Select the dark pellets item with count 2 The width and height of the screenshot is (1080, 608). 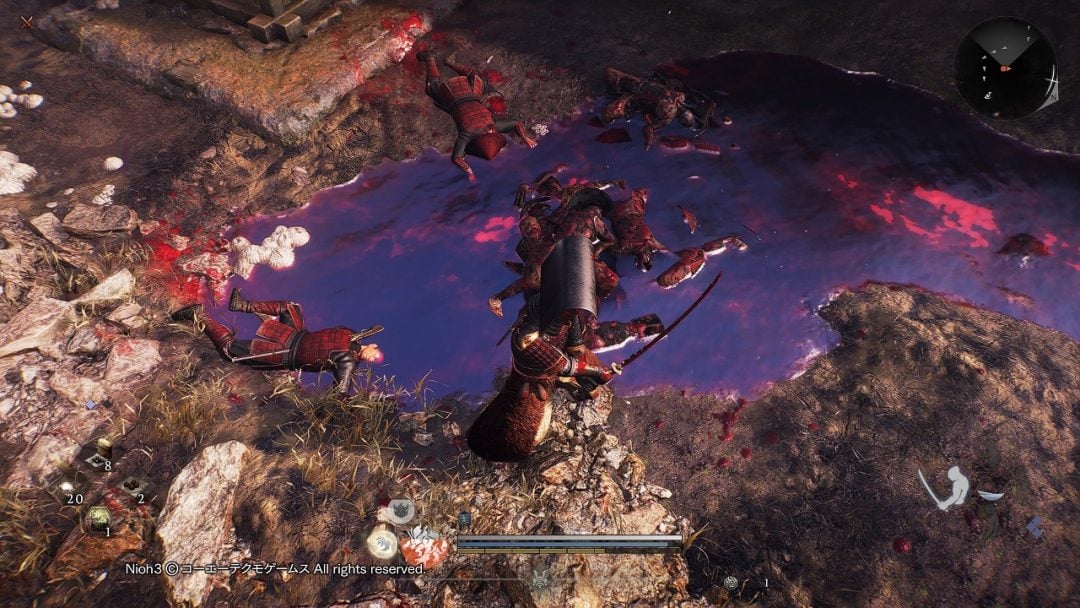coord(132,487)
